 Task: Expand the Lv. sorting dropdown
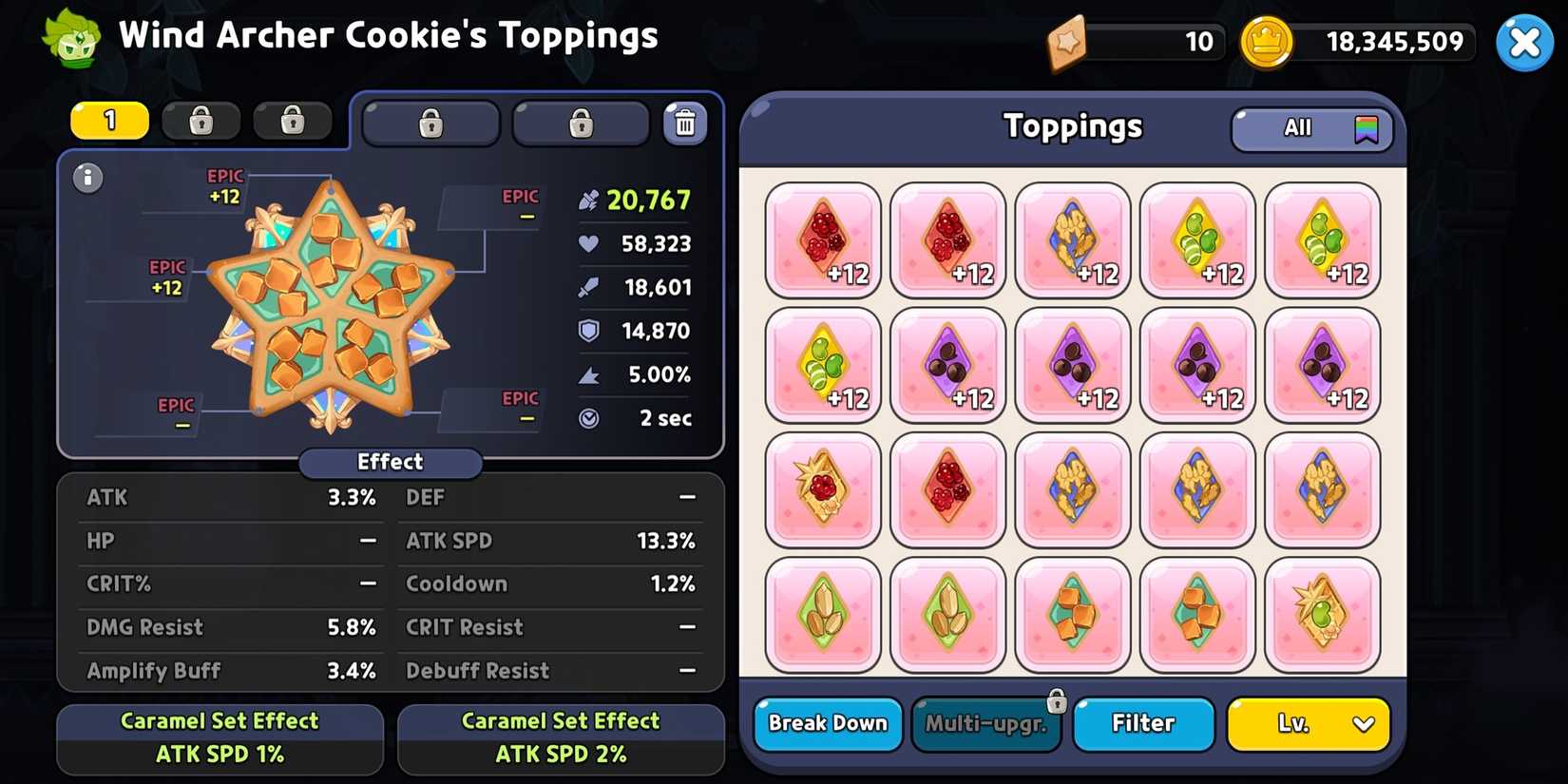coord(1309,724)
